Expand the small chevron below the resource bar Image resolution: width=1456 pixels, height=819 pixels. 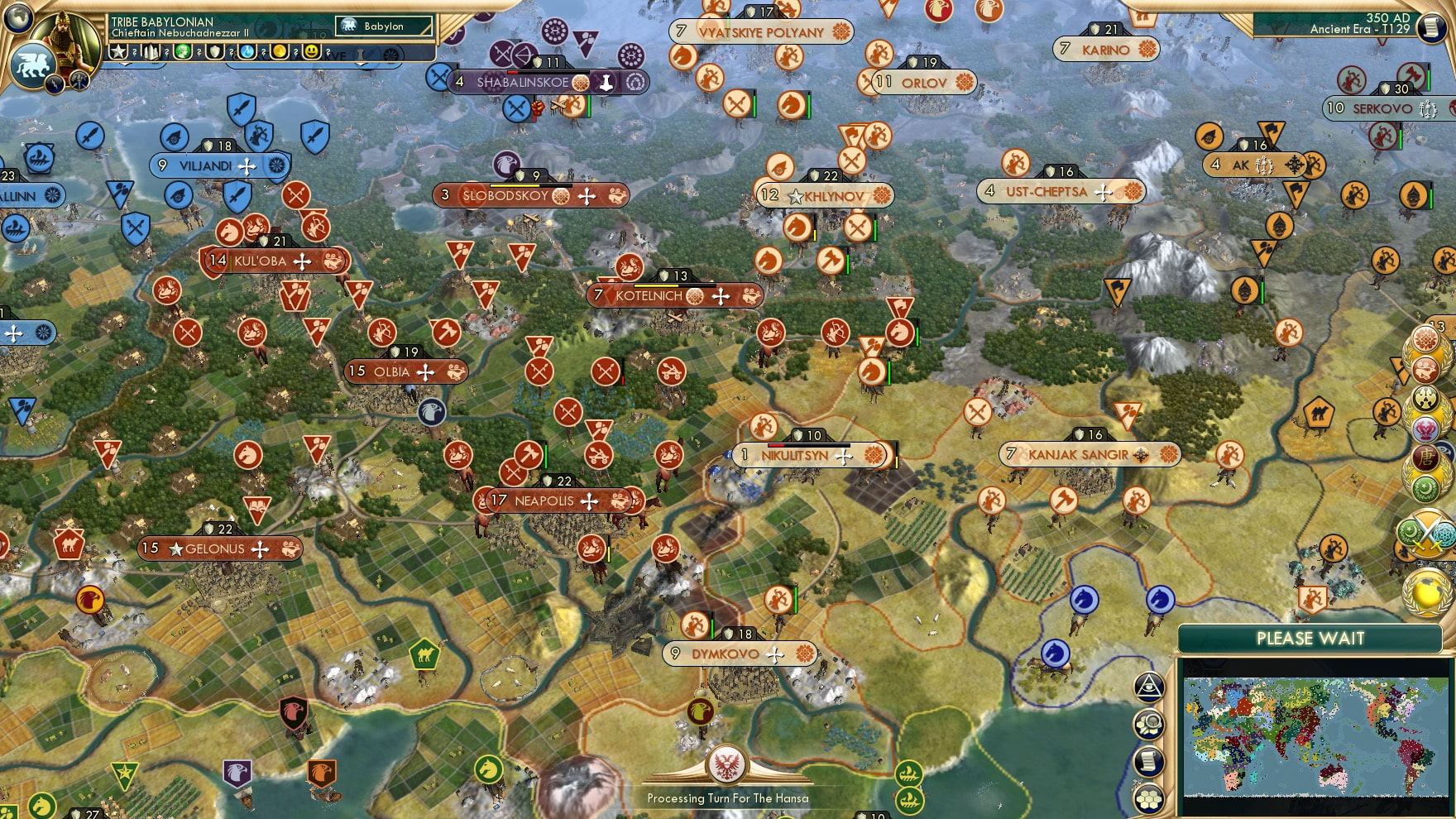coord(126,64)
